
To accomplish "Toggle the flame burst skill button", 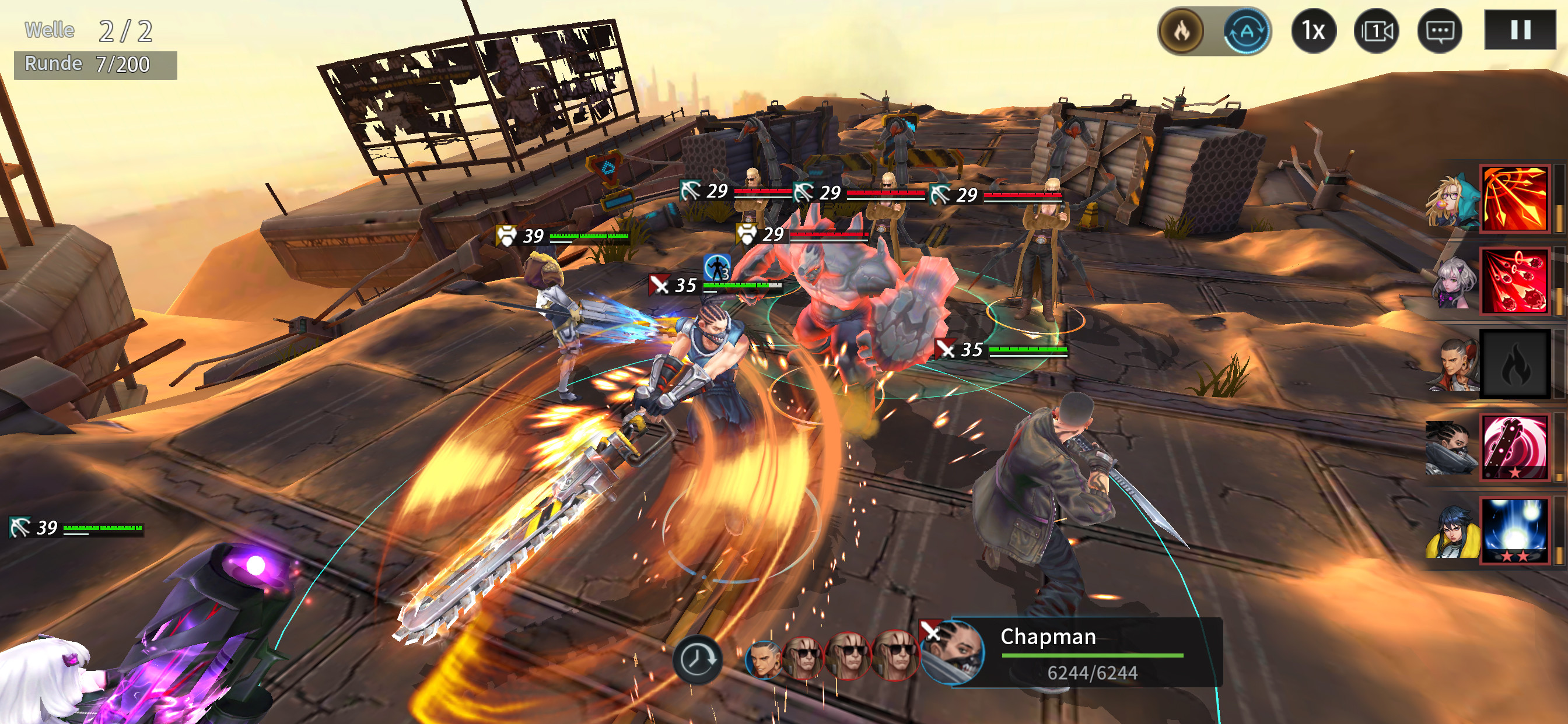I will click(1181, 31).
